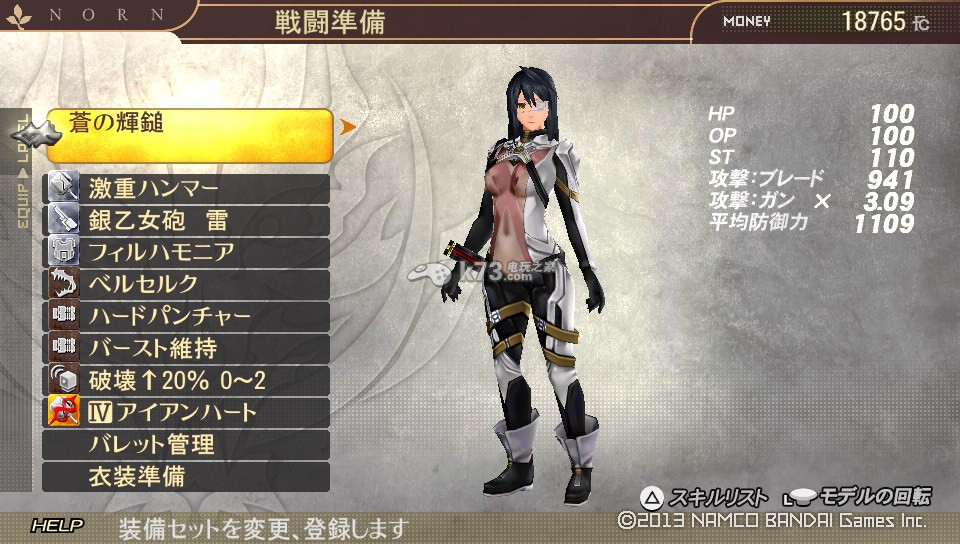Select the 蒼の輝鎚 equipment set entry
960x544 pixels.
click(188, 134)
